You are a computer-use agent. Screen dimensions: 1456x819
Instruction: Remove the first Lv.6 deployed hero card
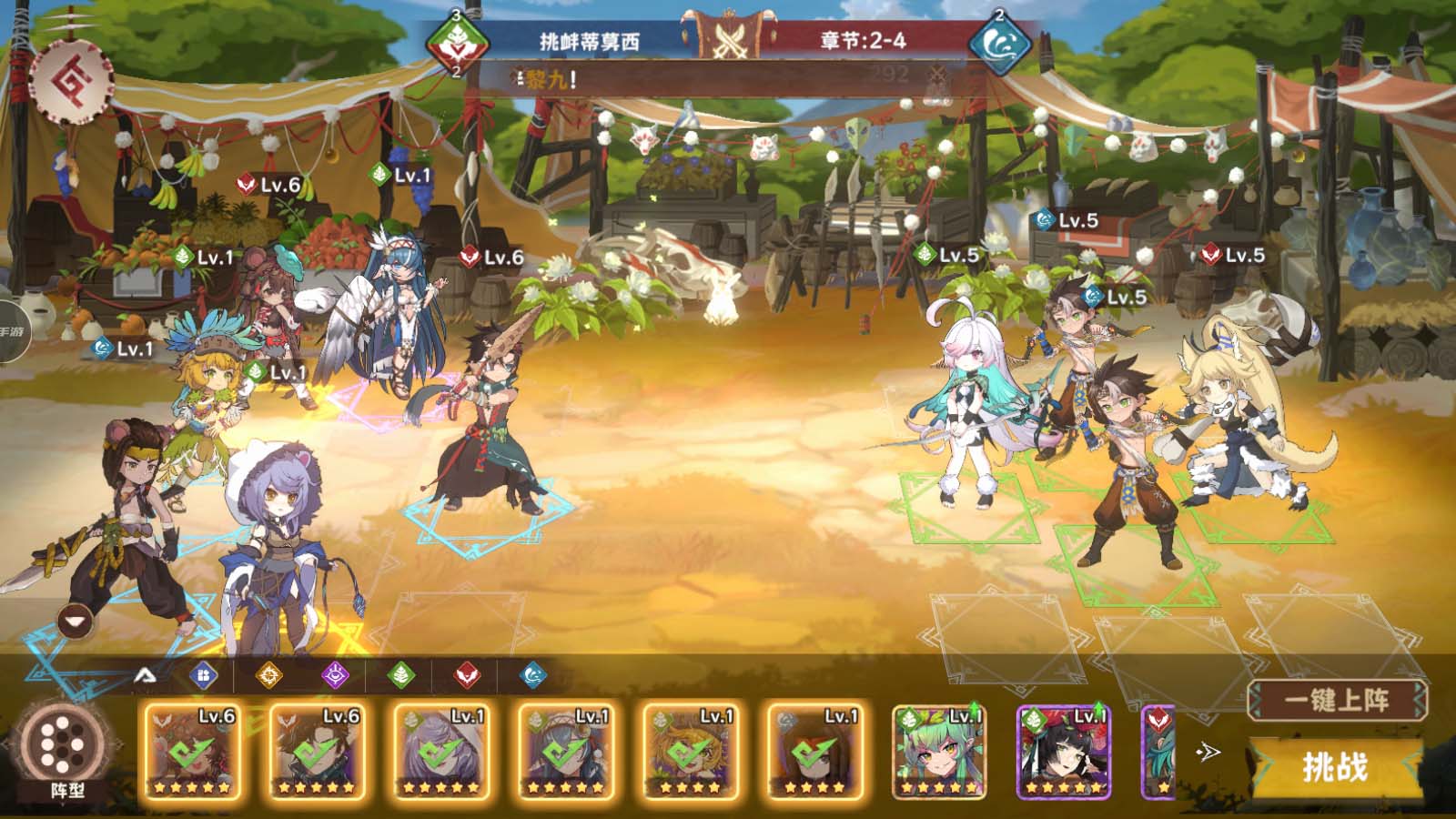[192, 752]
